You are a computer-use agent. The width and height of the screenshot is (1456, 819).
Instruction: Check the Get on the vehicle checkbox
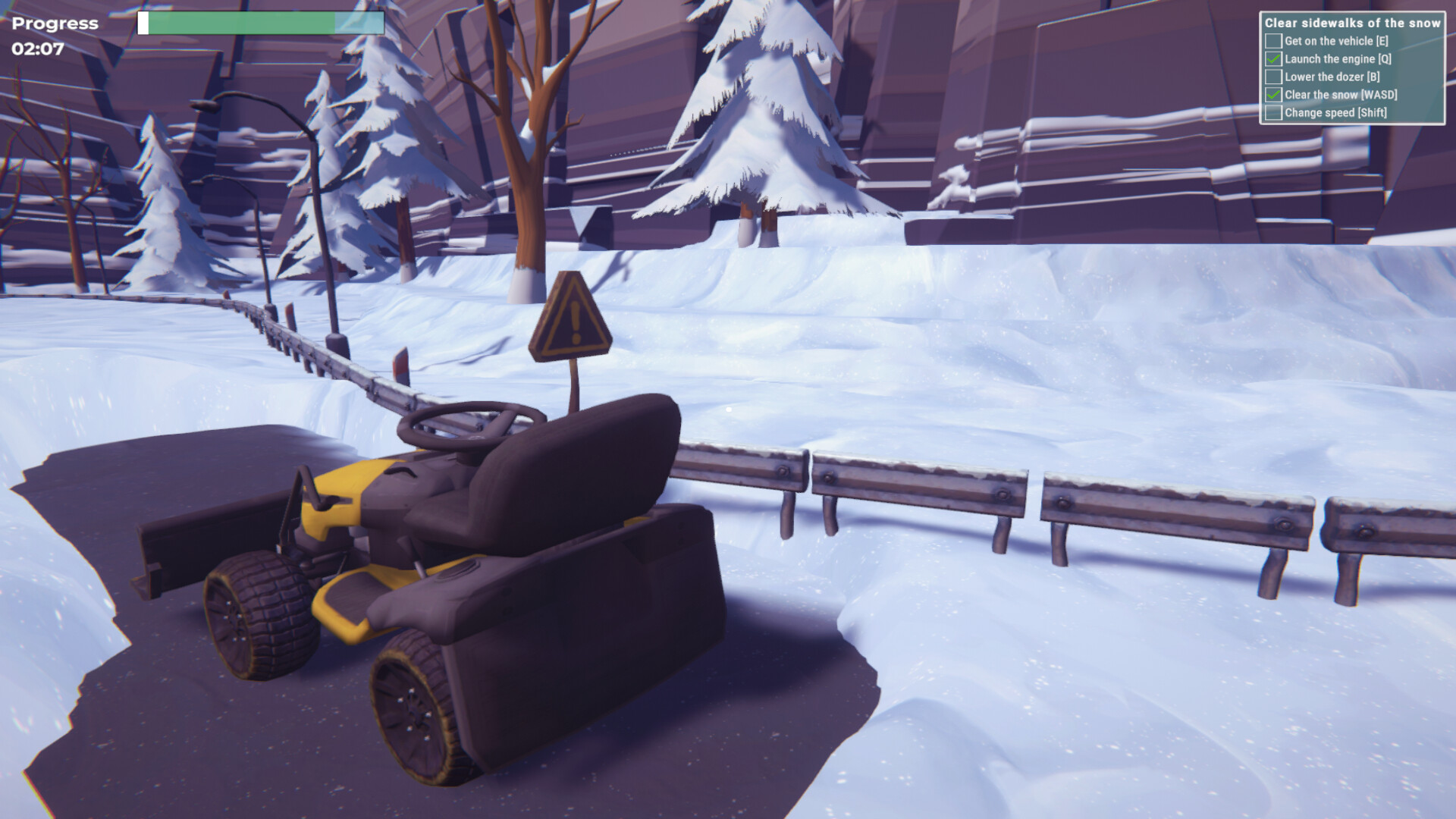1272,42
